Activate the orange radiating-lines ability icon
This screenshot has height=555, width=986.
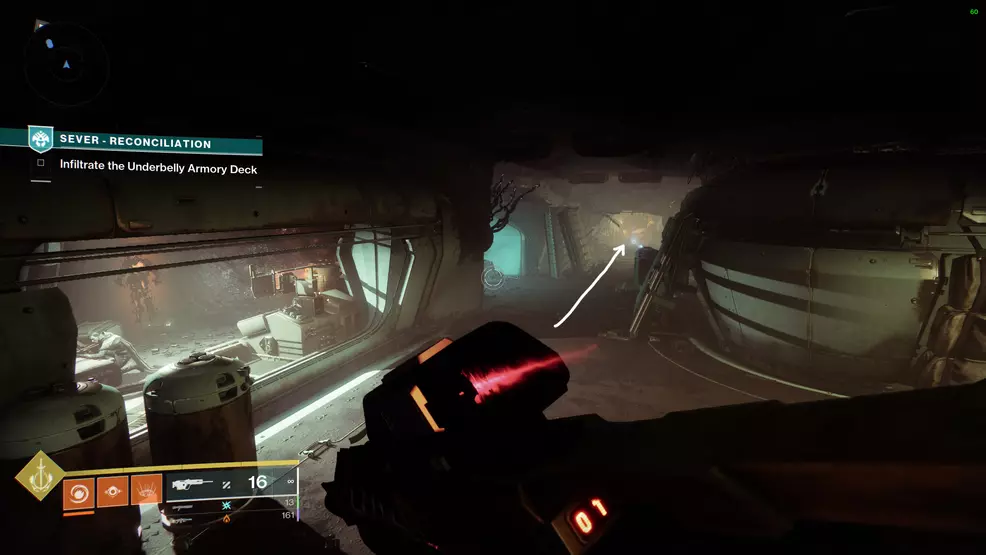146,493
